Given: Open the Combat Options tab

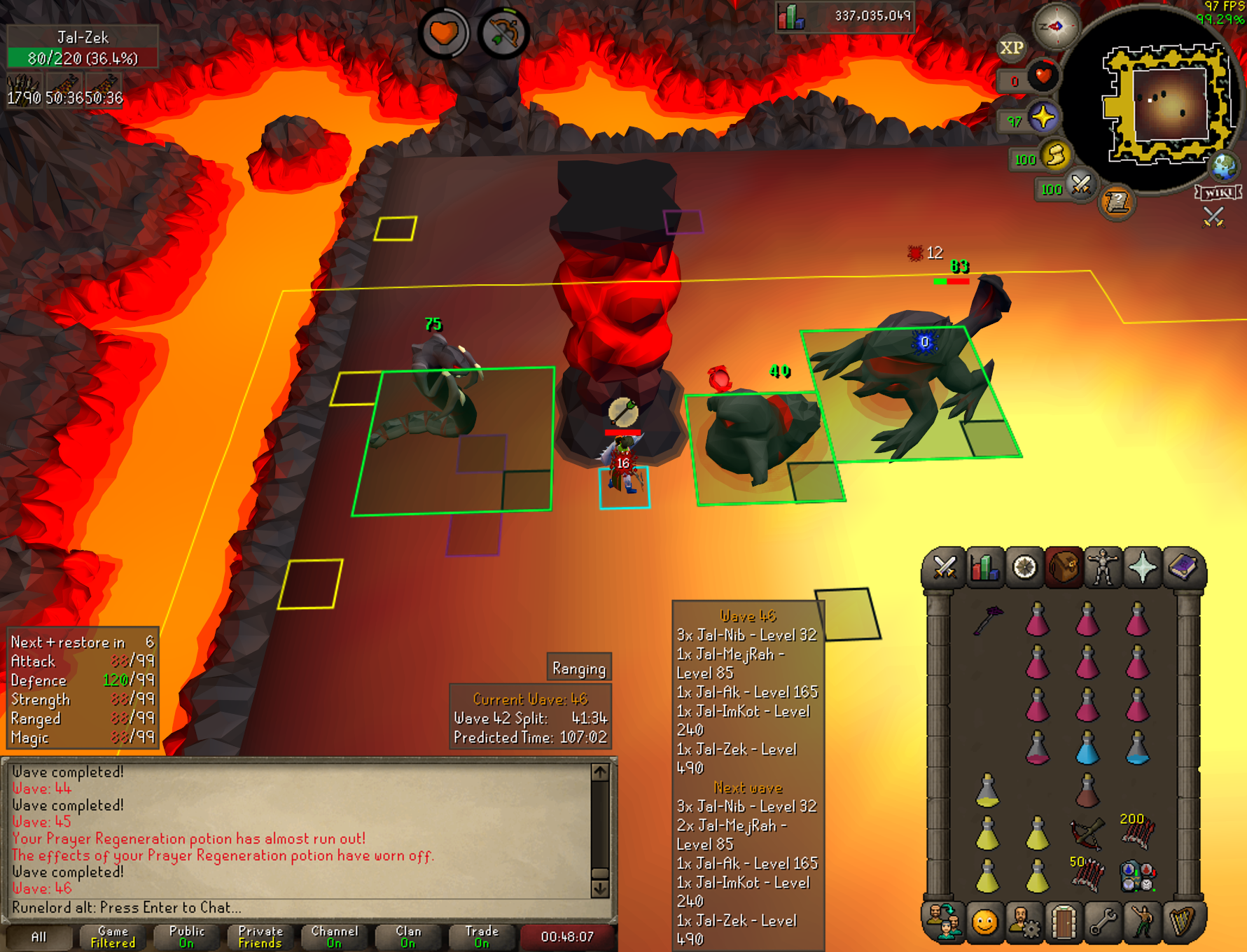Looking at the screenshot, I should [944, 568].
